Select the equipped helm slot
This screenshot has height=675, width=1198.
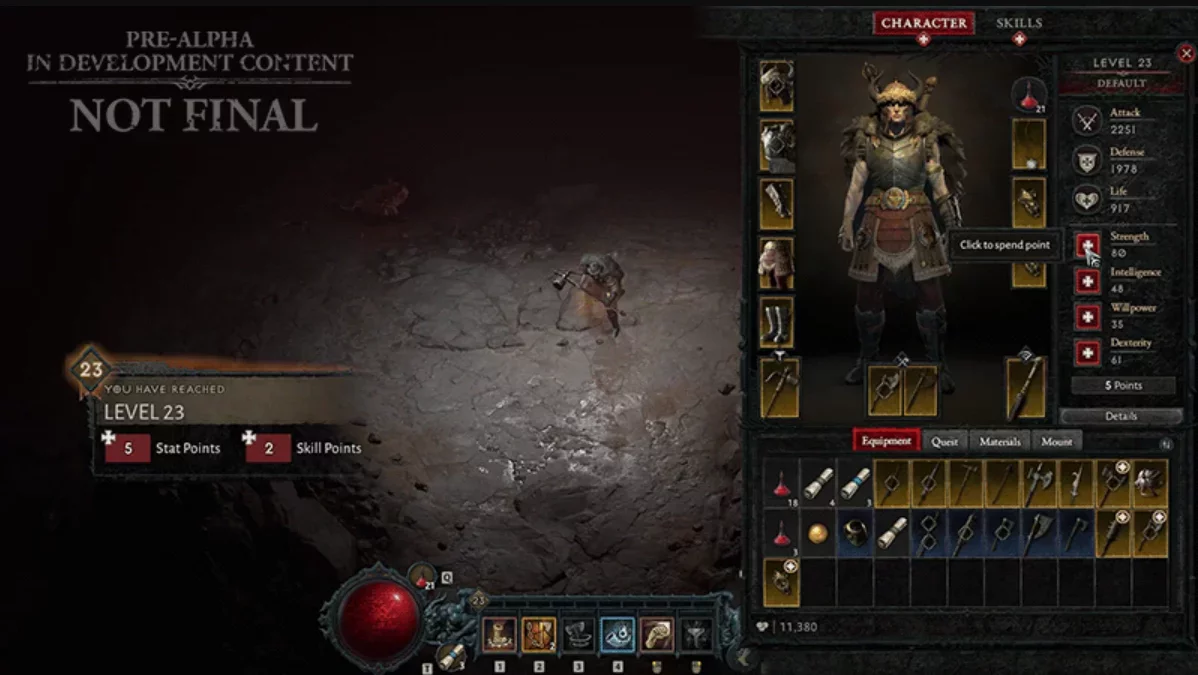pos(777,86)
